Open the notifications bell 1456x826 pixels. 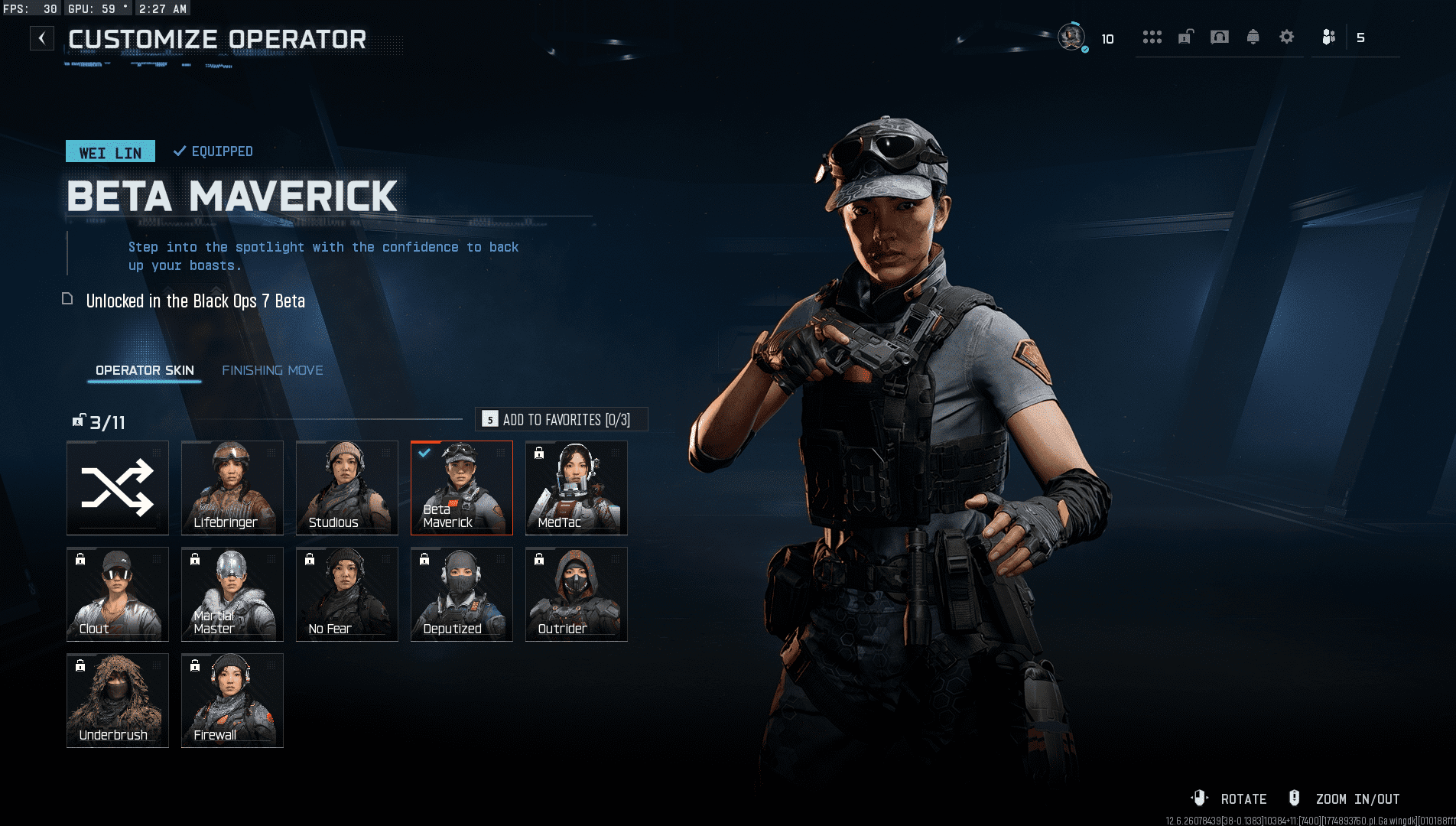[x=1253, y=37]
